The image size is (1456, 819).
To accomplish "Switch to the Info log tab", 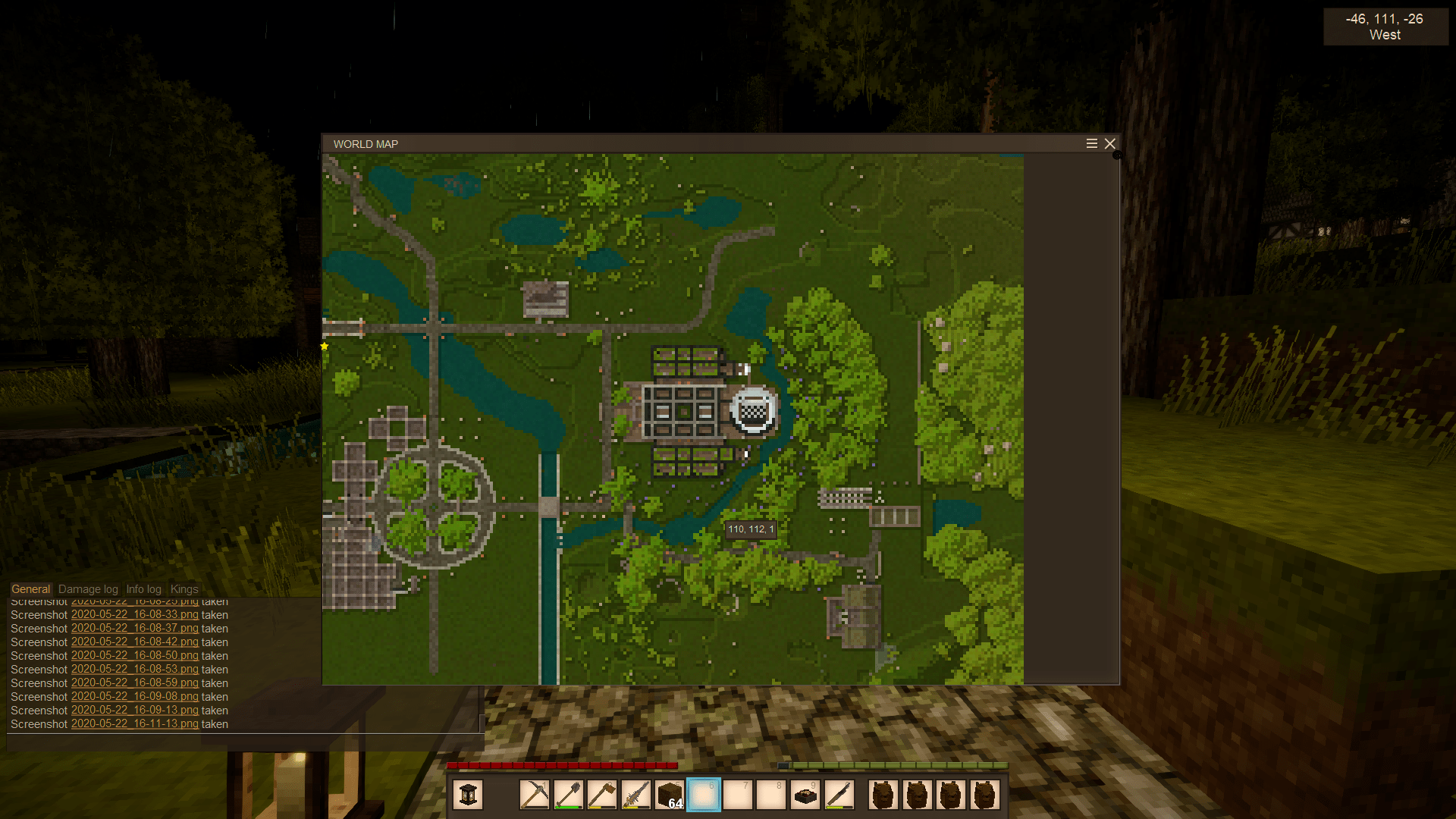I will point(143,589).
